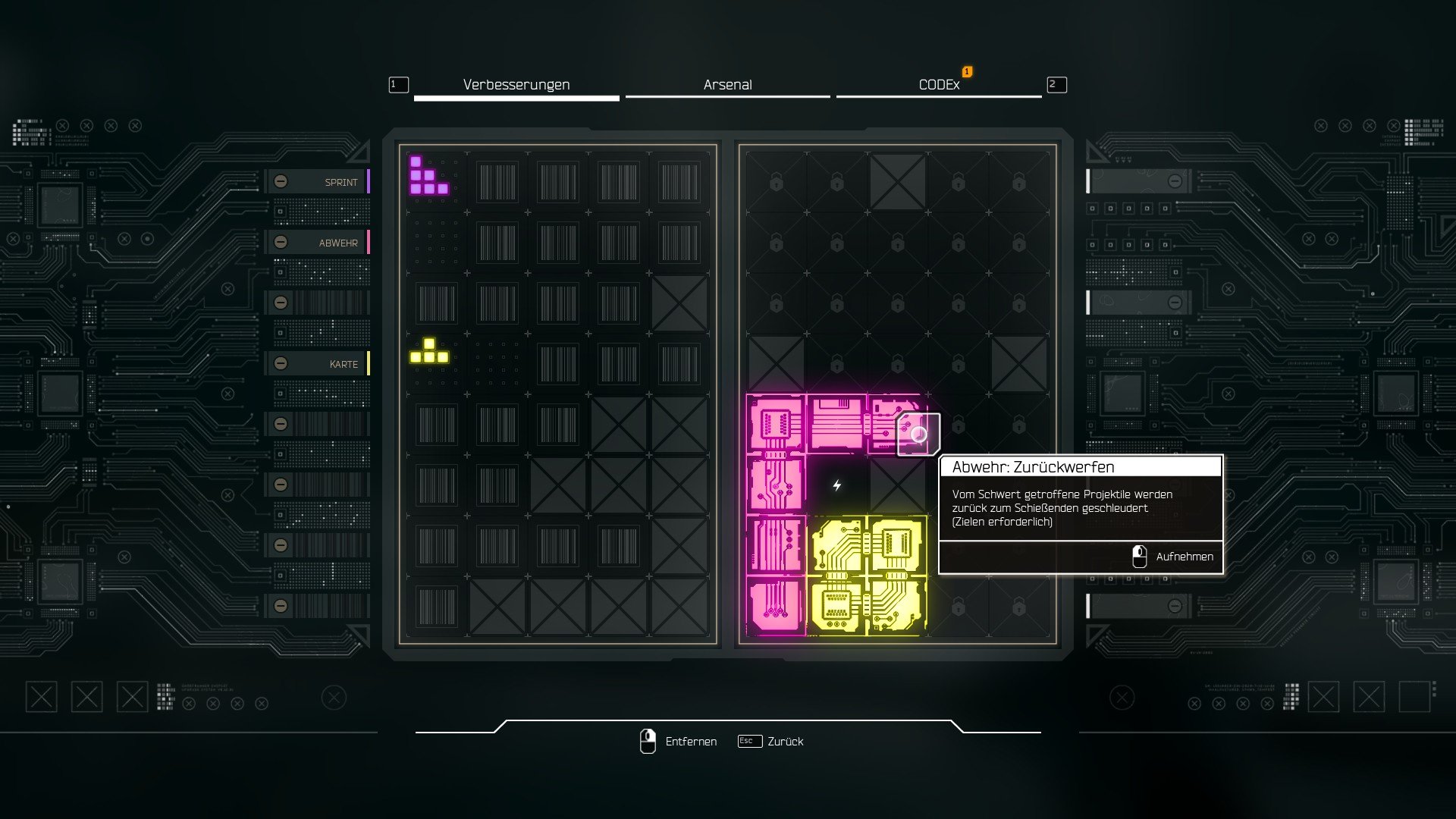
Task: Select the SPRINT upgrade category
Action: pos(318,182)
